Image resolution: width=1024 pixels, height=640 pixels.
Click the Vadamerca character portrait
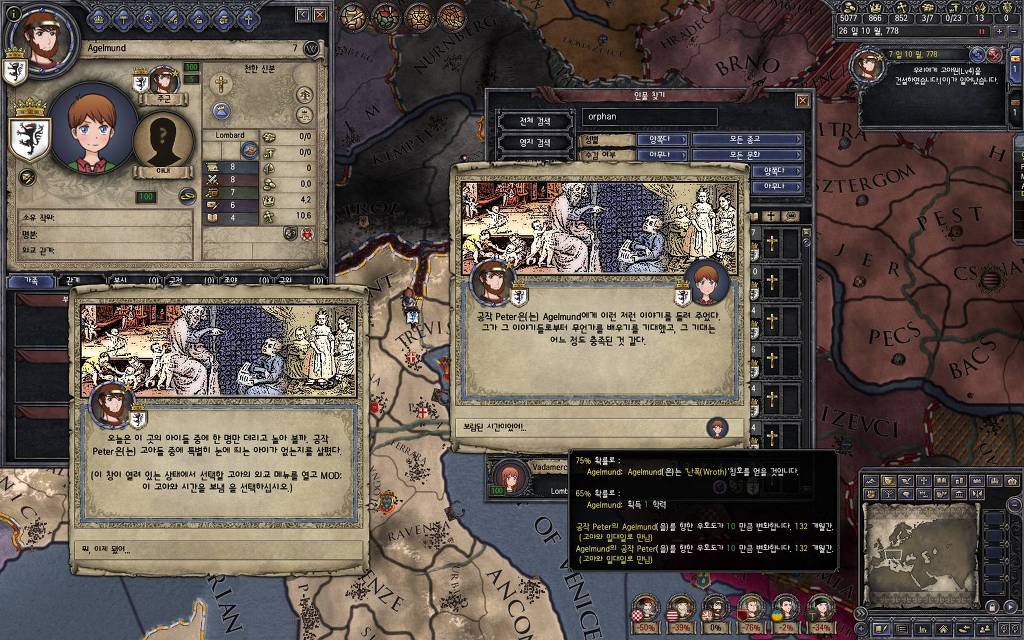click(x=510, y=475)
